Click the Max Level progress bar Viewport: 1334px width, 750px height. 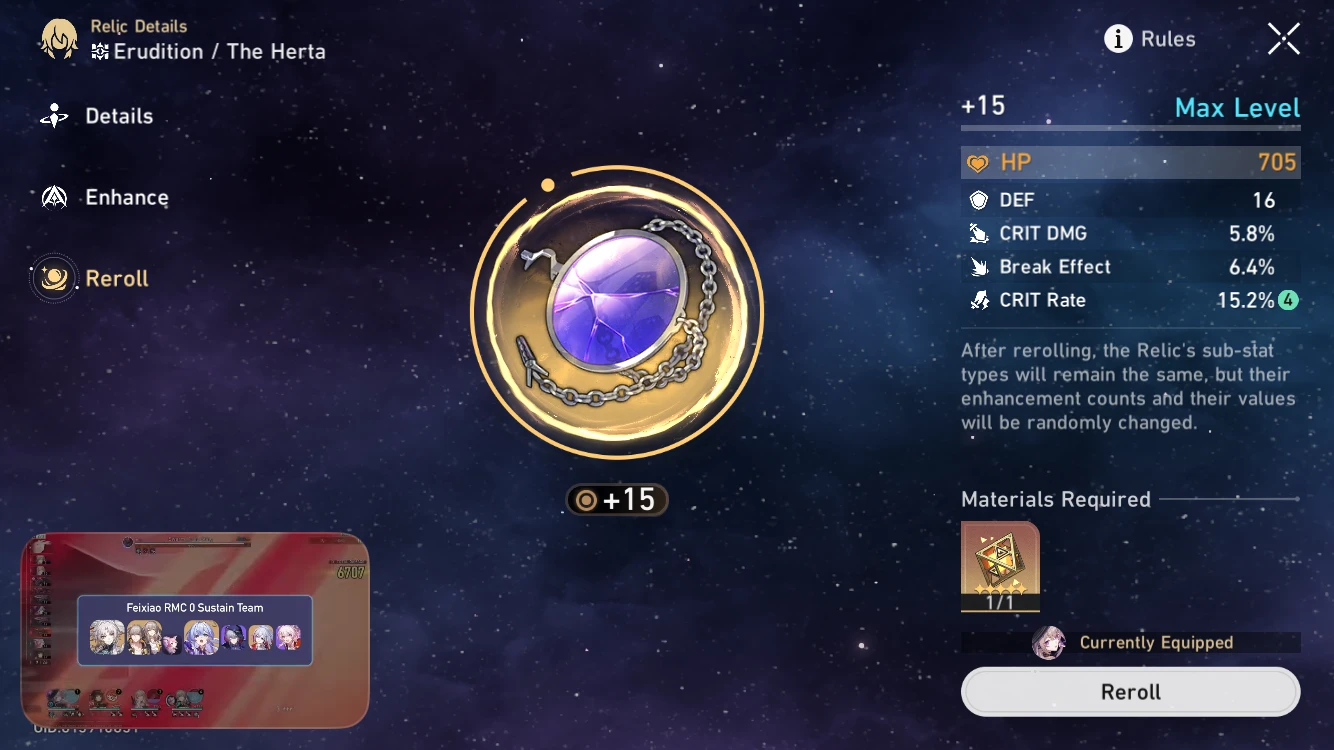tap(1130, 127)
